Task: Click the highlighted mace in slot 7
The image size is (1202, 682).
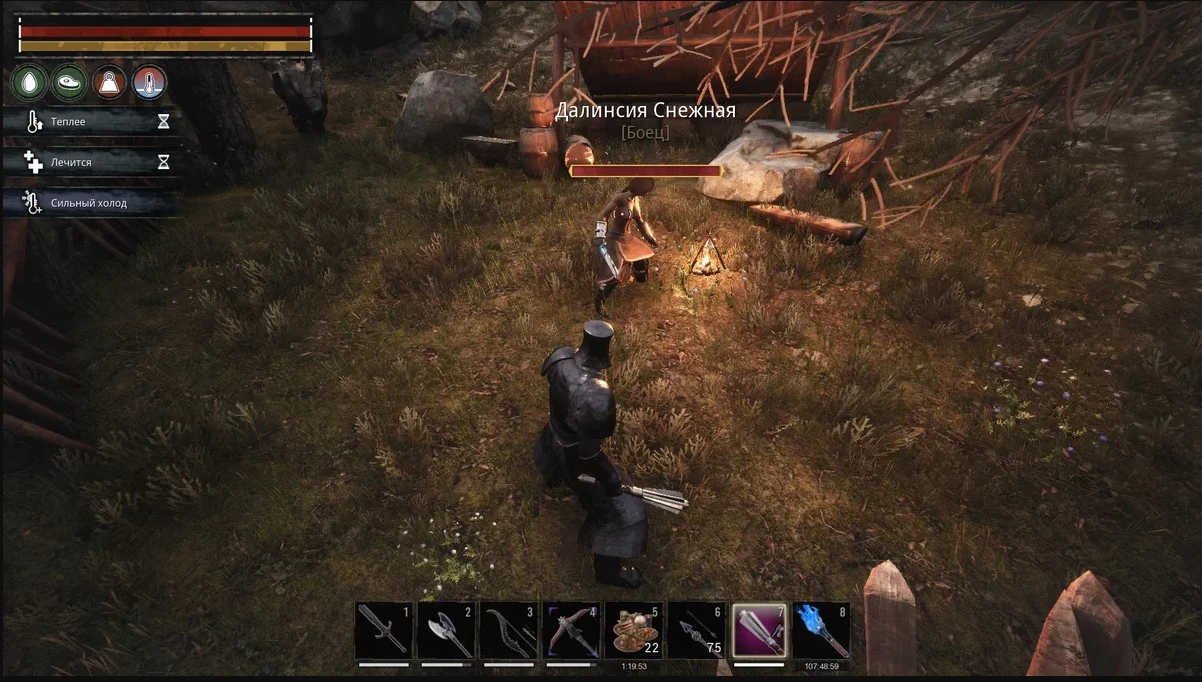Action: pos(759,630)
